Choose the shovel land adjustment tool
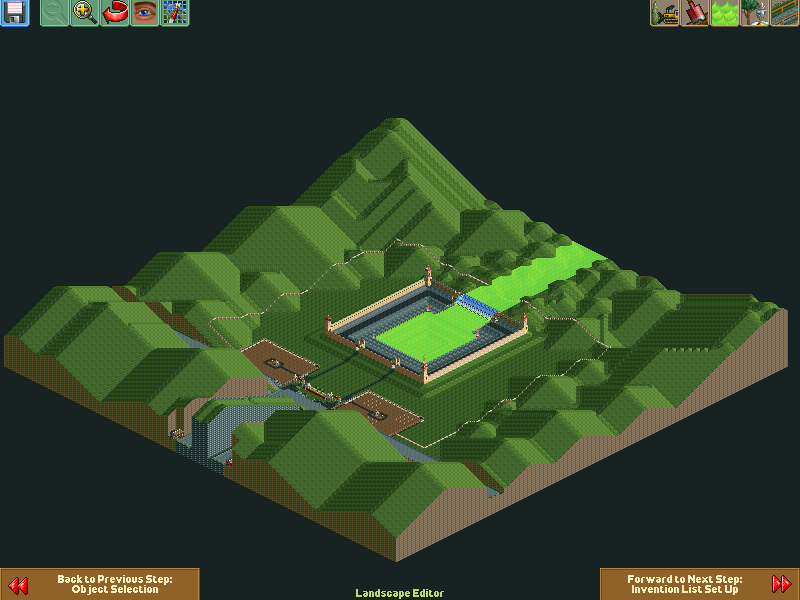The width and height of the screenshot is (800, 600). pos(695,13)
